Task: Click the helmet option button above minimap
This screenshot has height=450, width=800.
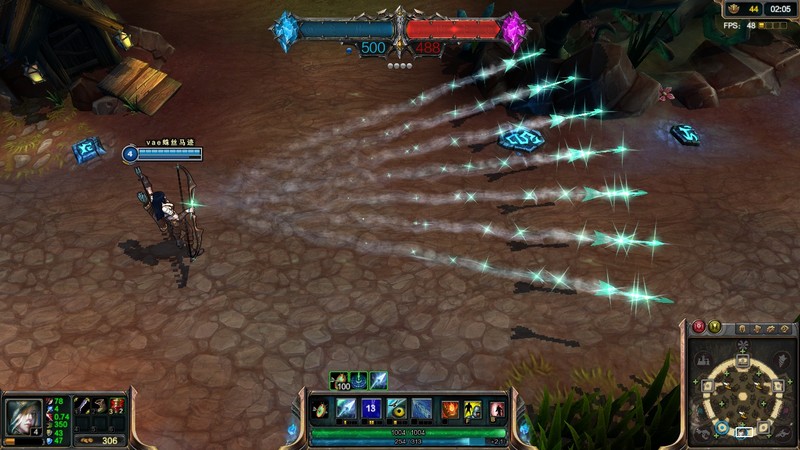Action: click(744, 329)
